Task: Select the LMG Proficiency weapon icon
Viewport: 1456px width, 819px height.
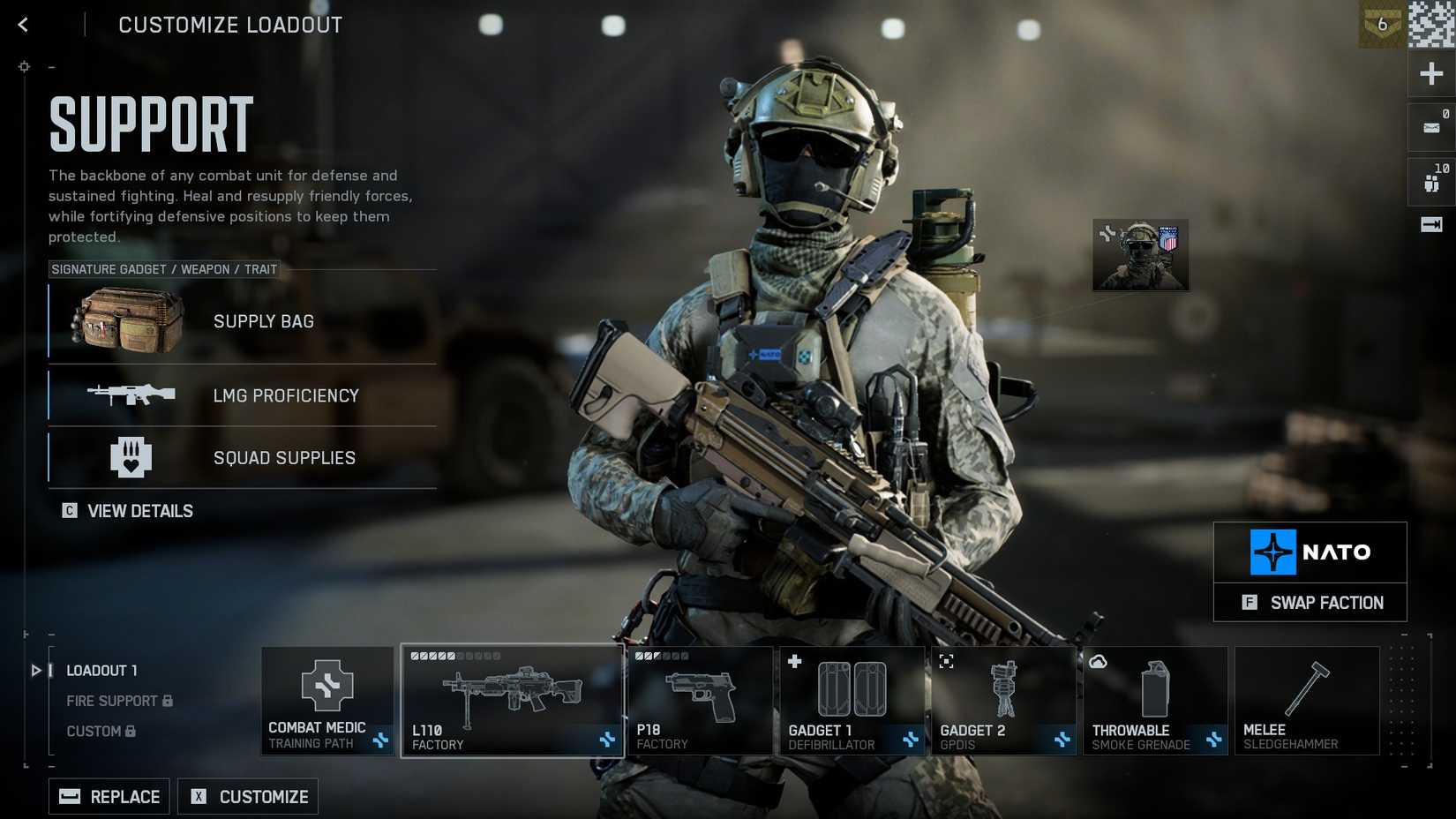Action: [x=132, y=395]
